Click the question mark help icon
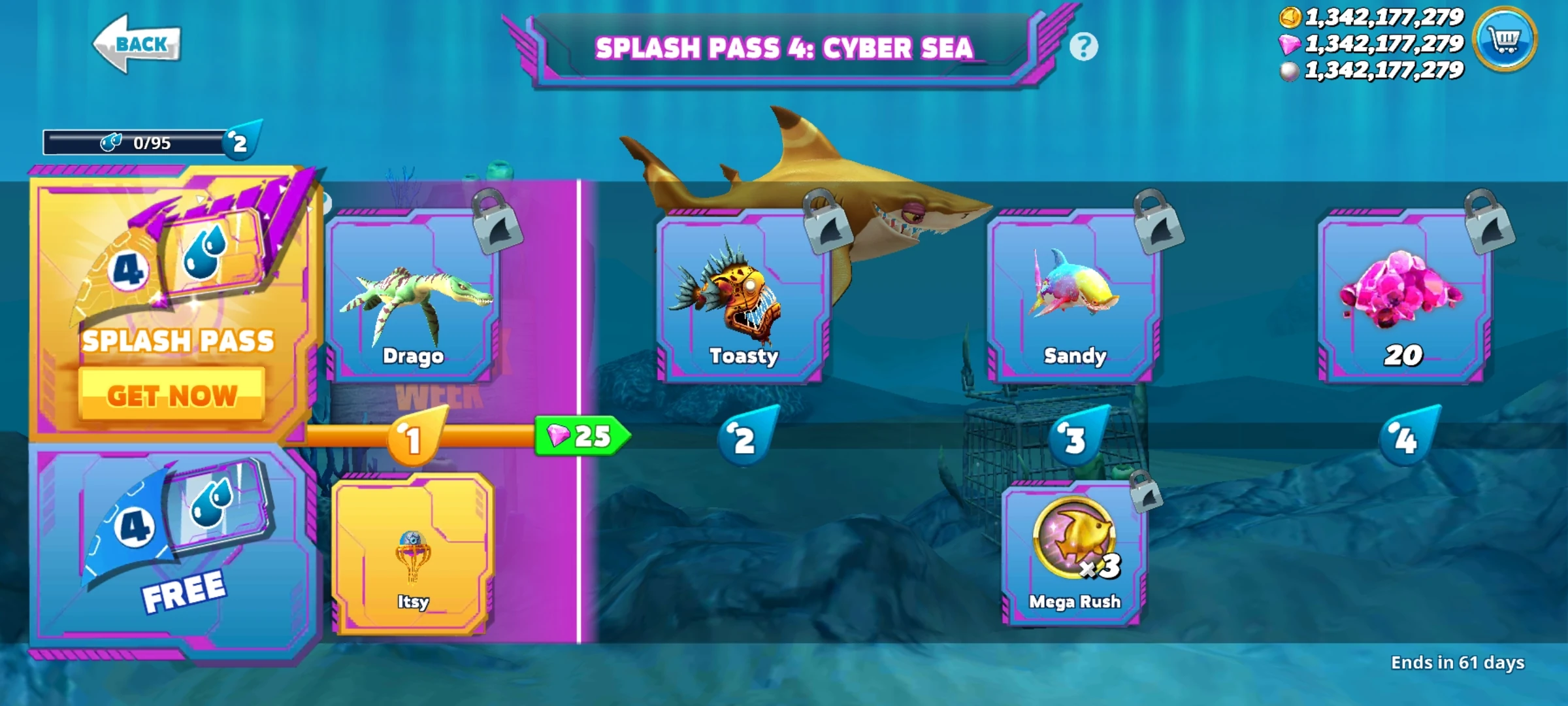Viewport: 1568px width, 706px height. tap(1083, 48)
